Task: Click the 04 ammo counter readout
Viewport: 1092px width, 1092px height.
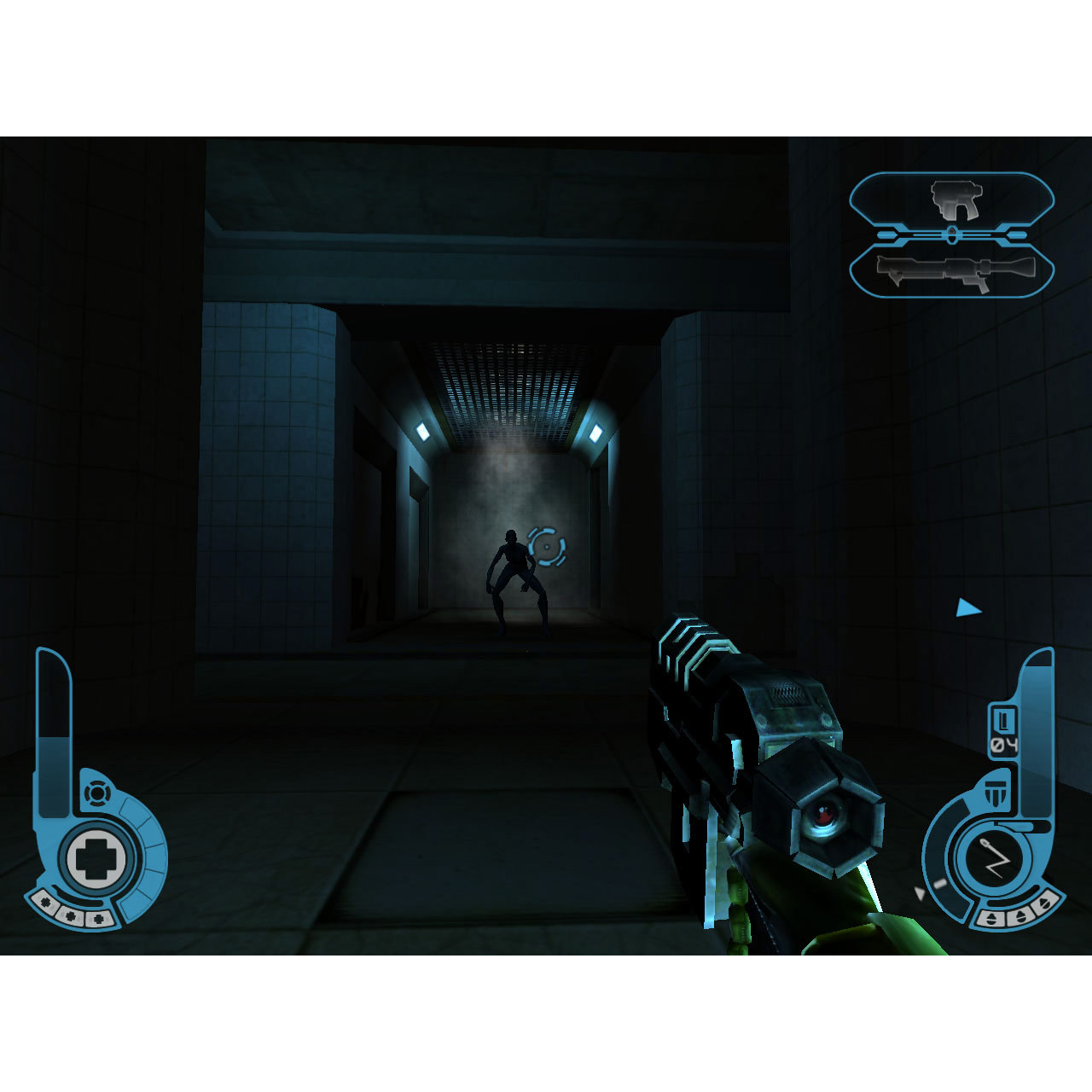Action: 1007,743
